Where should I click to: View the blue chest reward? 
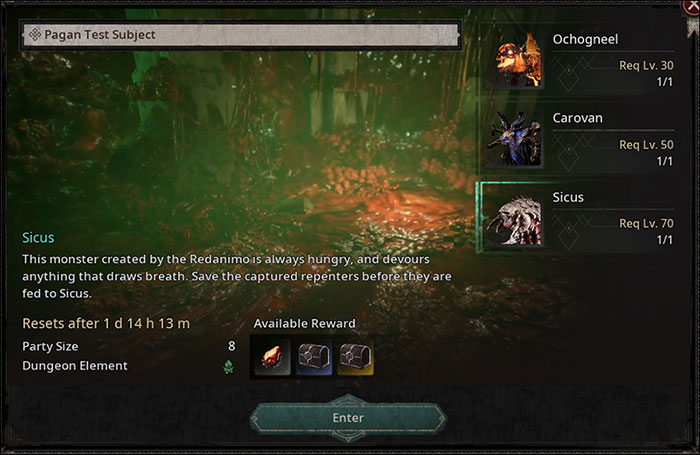click(x=315, y=355)
